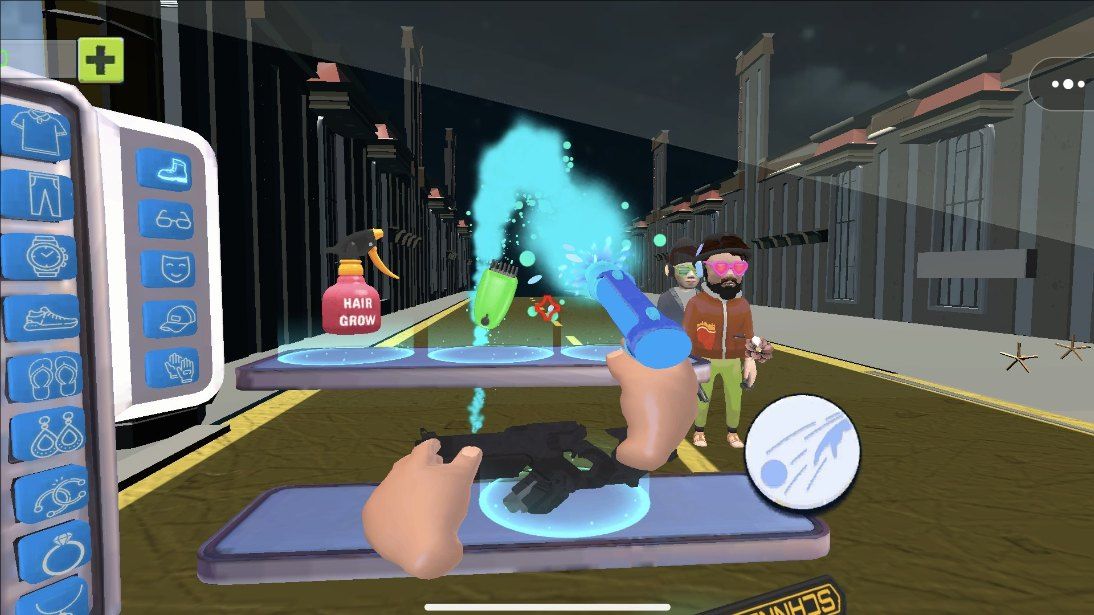Choose the face mask category

coord(167,269)
